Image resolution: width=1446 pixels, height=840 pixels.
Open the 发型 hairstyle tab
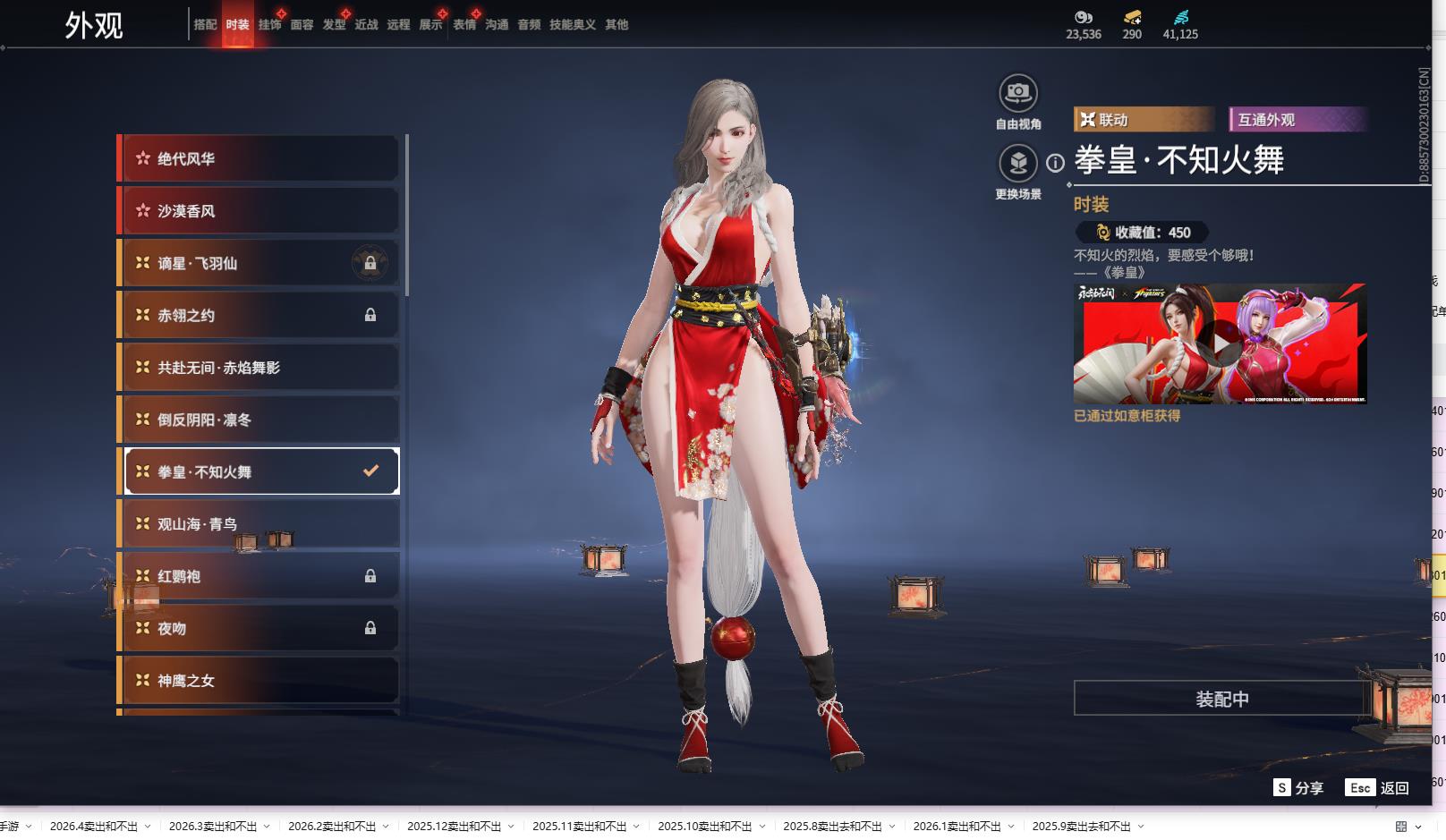click(334, 25)
